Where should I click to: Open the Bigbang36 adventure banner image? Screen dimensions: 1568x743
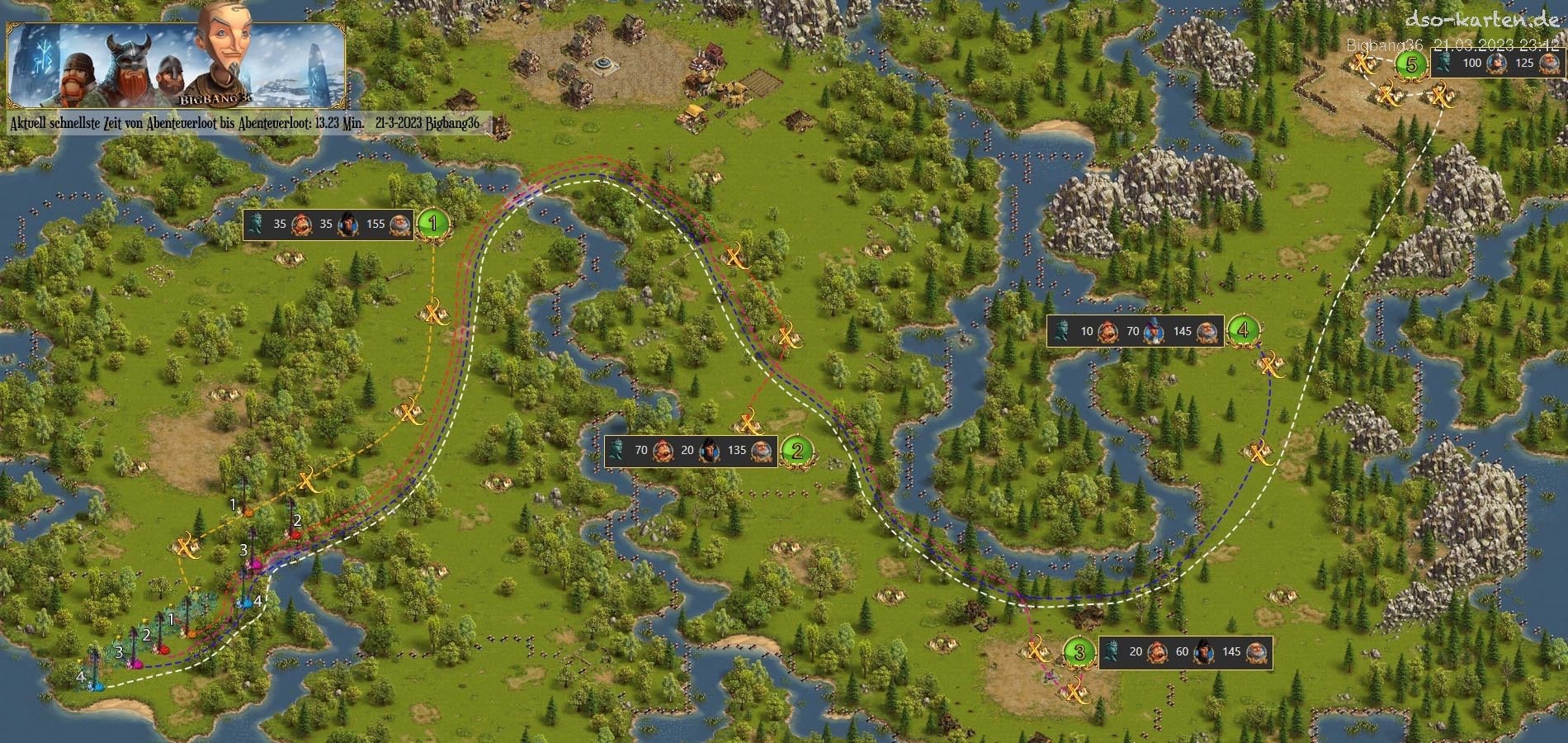click(x=176, y=65)
